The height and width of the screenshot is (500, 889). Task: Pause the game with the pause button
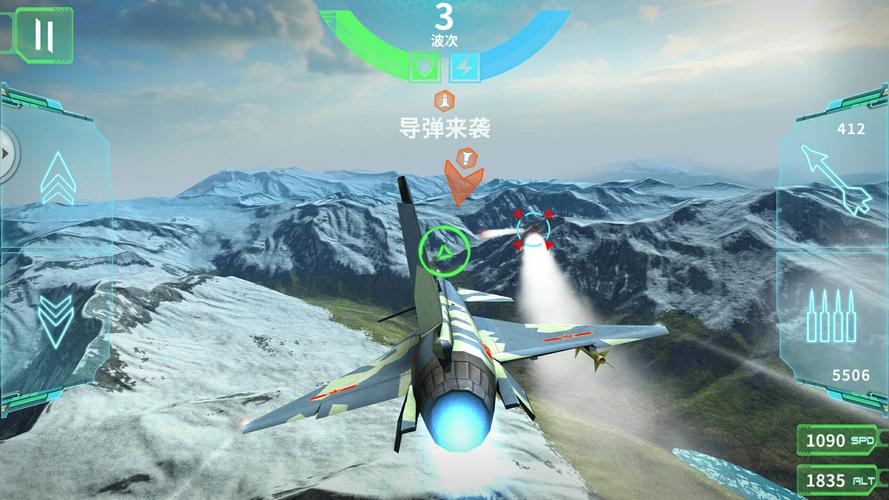tap(43, 35)
